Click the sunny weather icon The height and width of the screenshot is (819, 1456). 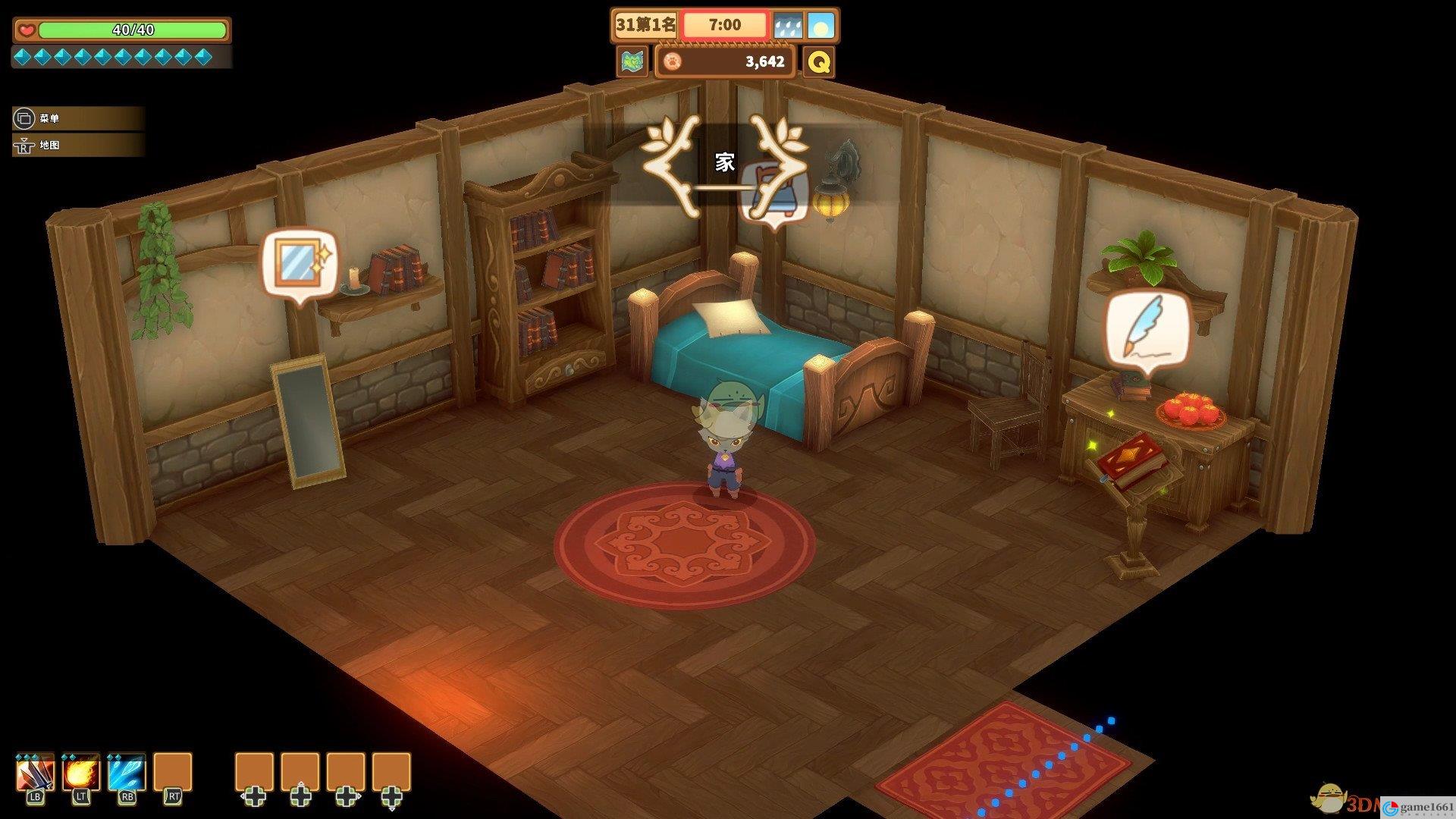(x=821, y=27)
